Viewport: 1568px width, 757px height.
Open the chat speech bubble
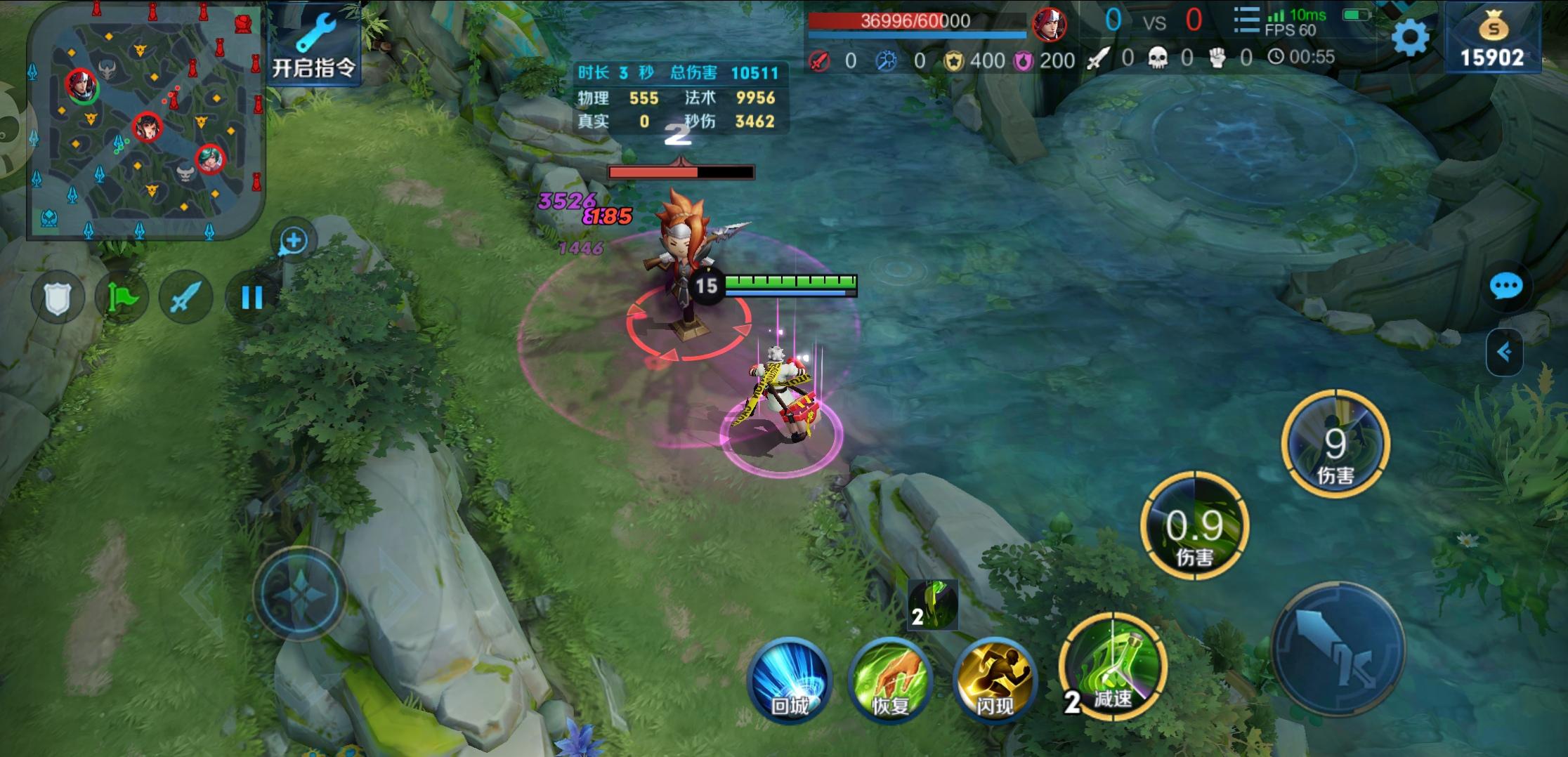pos(1505,287)
